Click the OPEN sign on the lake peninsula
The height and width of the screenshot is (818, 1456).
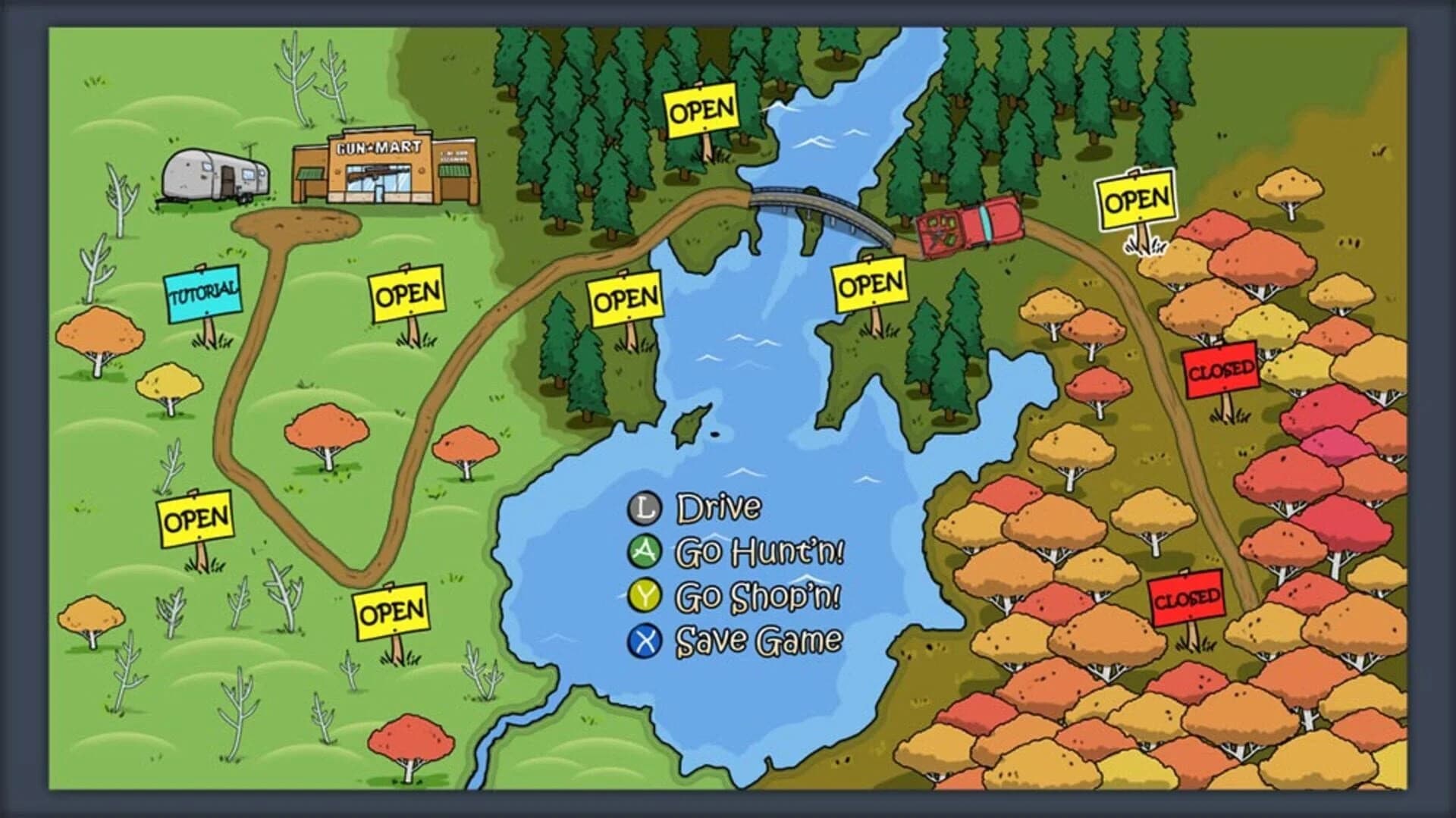[x=872, y=284]
